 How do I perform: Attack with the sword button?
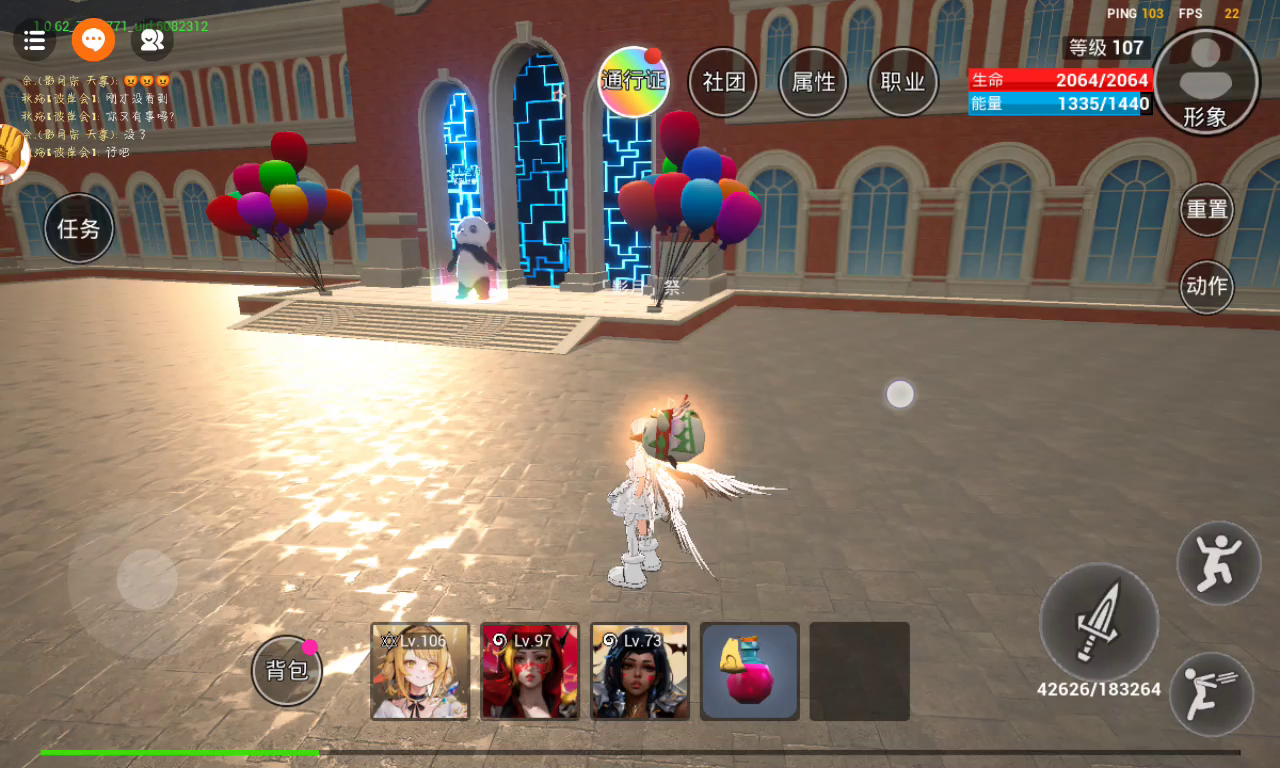coord(1099,622)
